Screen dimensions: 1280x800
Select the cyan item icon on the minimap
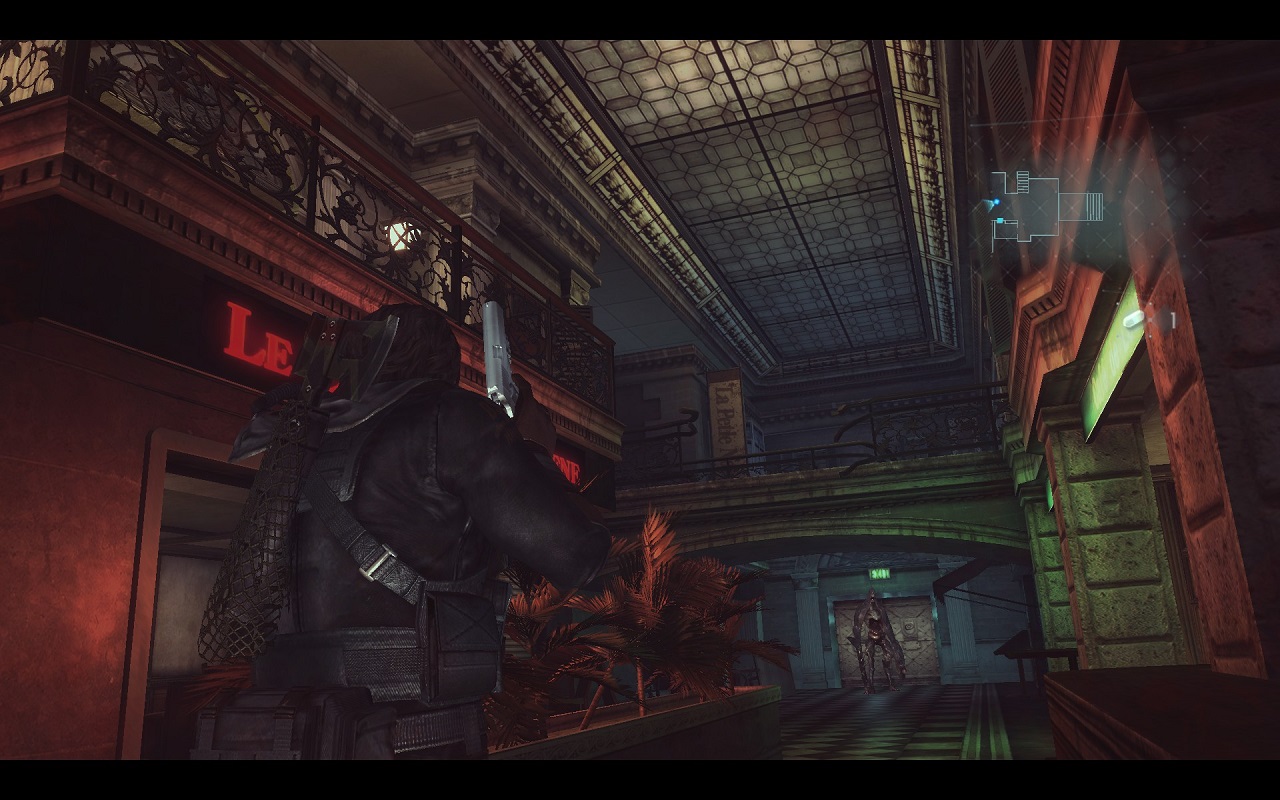coord(1000,221)
